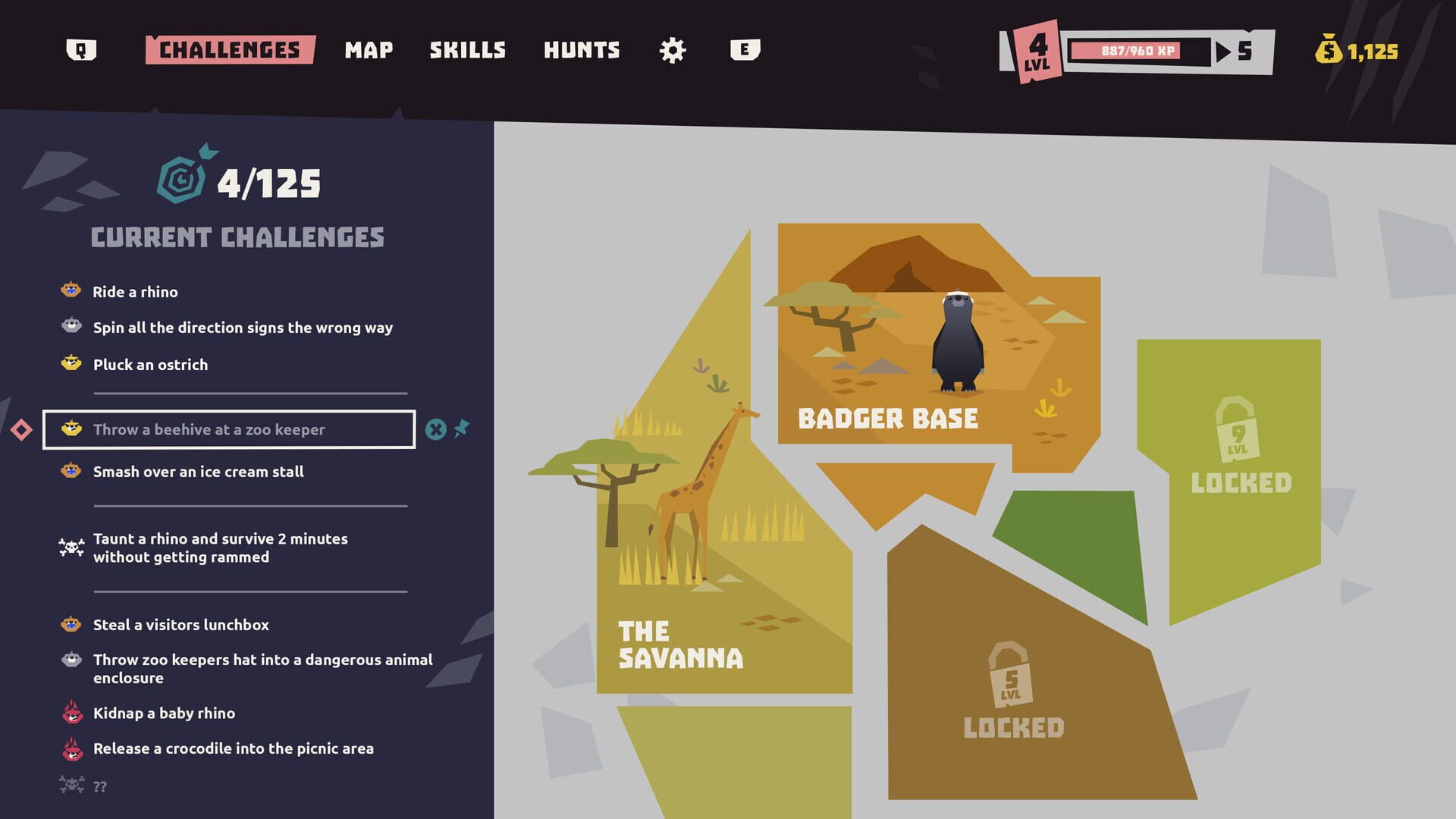The image size is (1456, 819).
Task: Click the money bag icon showing 1,125
Action: (x=1328, y=51)
